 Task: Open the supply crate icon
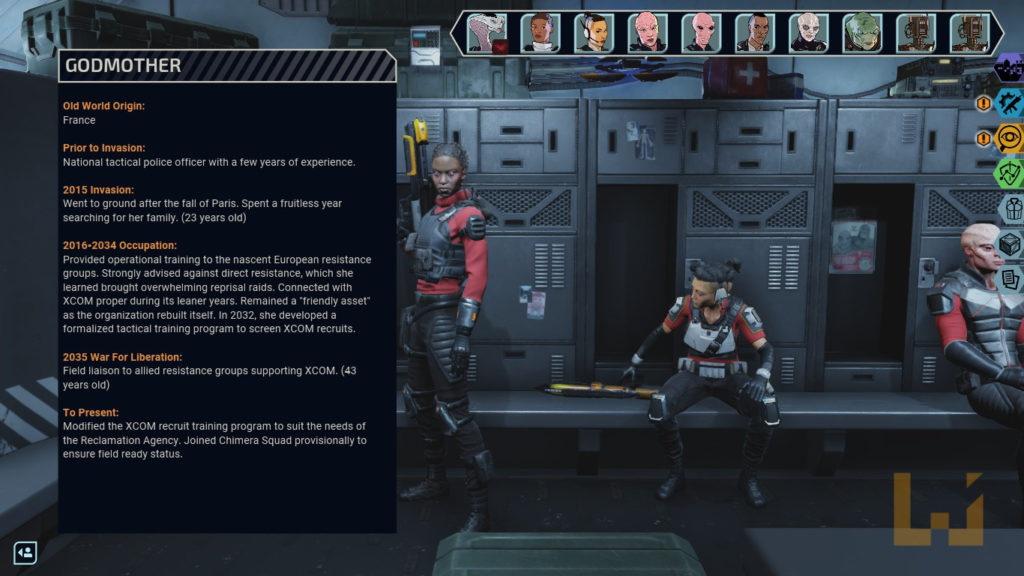(1010, 243)
